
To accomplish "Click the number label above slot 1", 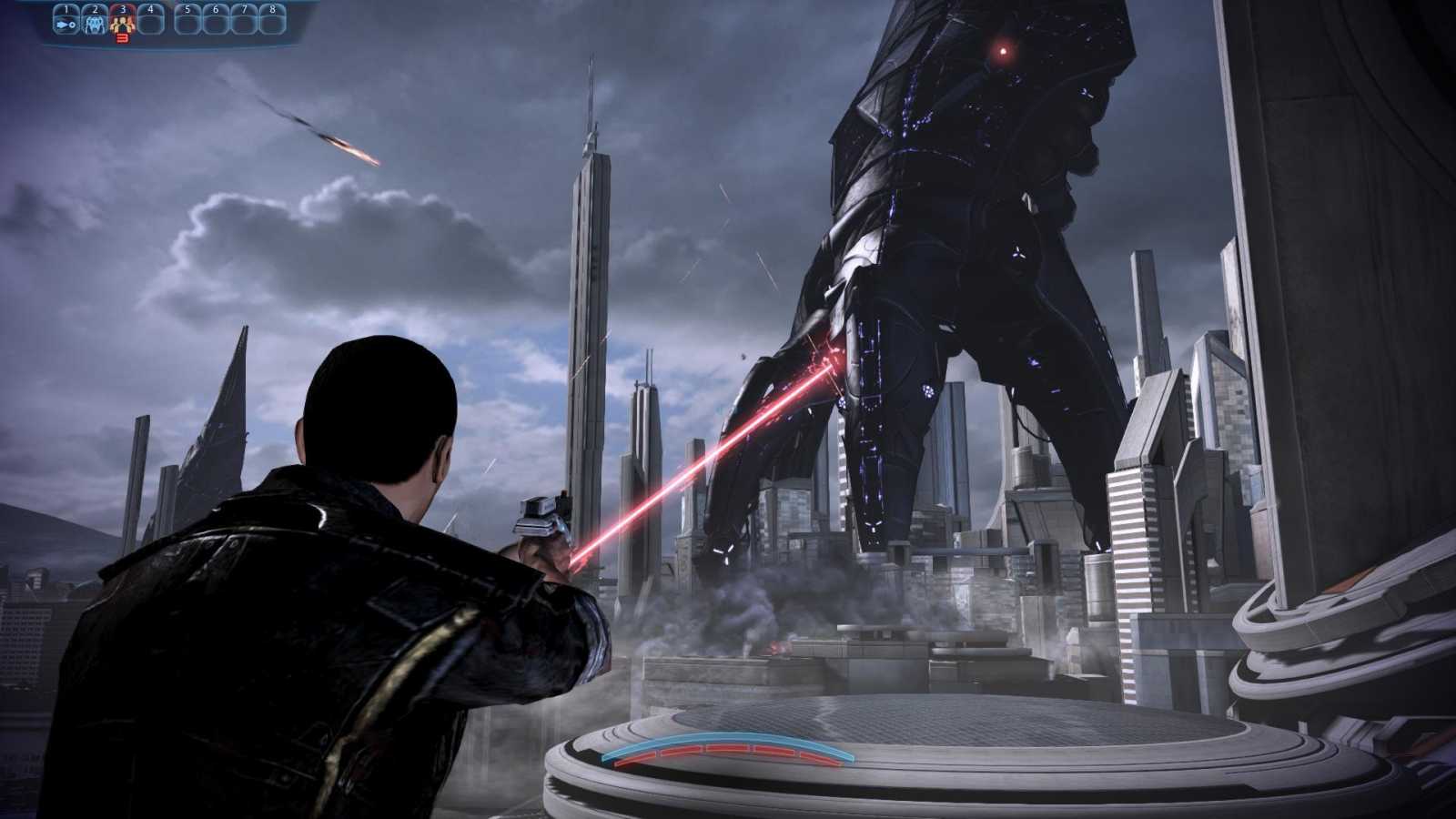I will click(x=66, y=8).
